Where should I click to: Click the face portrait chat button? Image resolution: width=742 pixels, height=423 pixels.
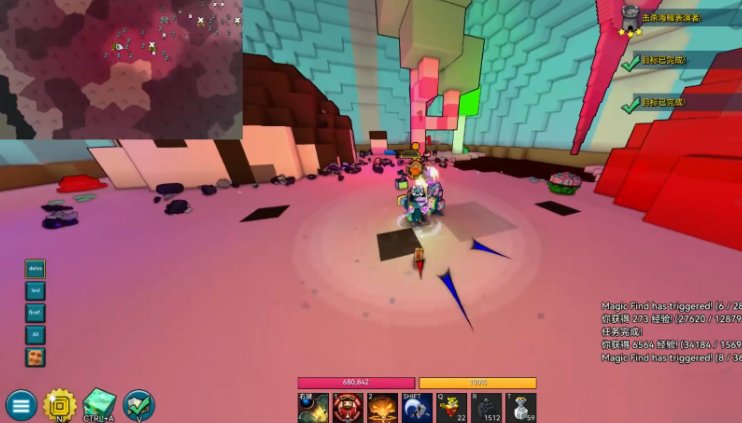[x=35, y=357]
